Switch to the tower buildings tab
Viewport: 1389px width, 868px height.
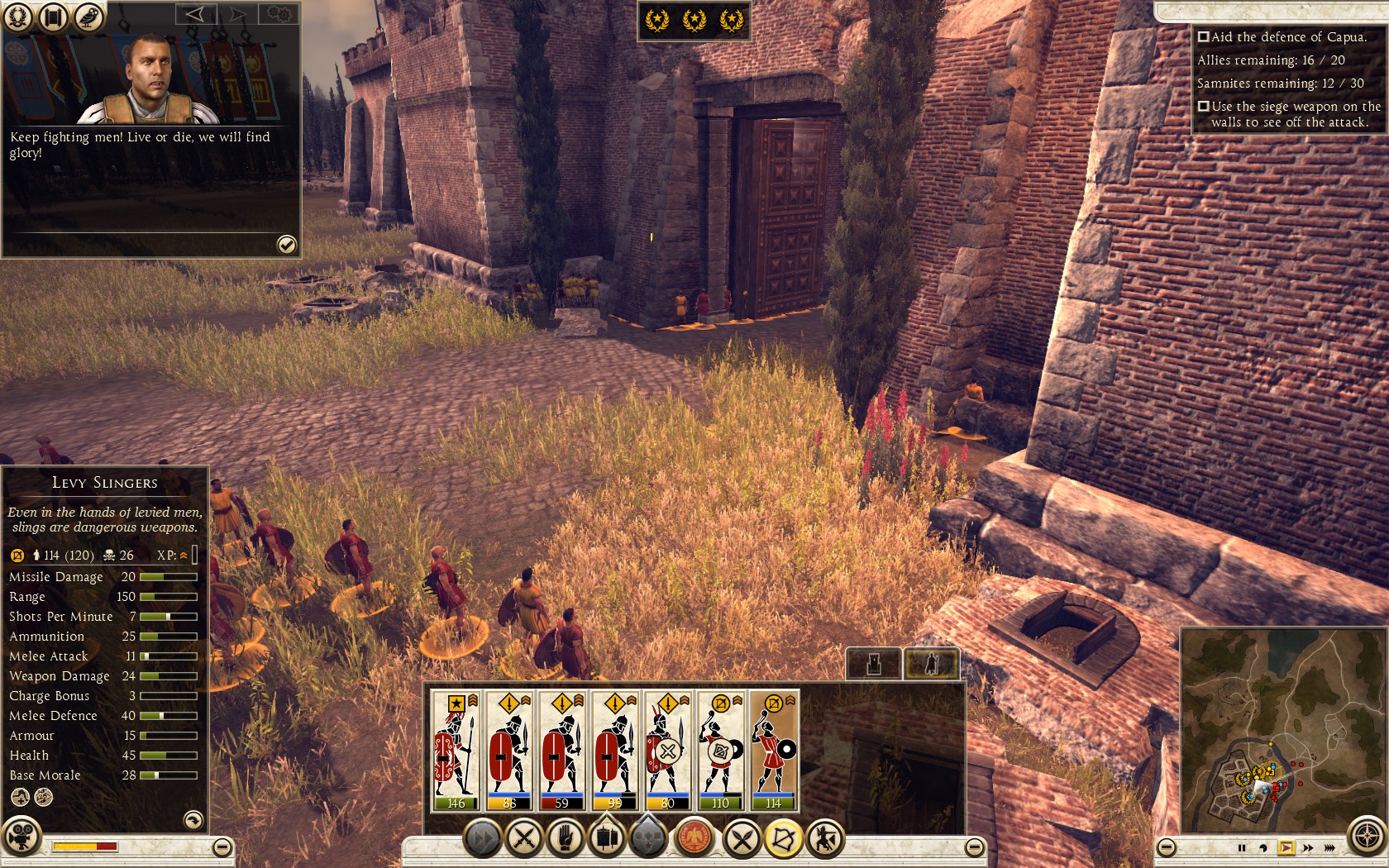pyautogui.click(x=874, y=663)
